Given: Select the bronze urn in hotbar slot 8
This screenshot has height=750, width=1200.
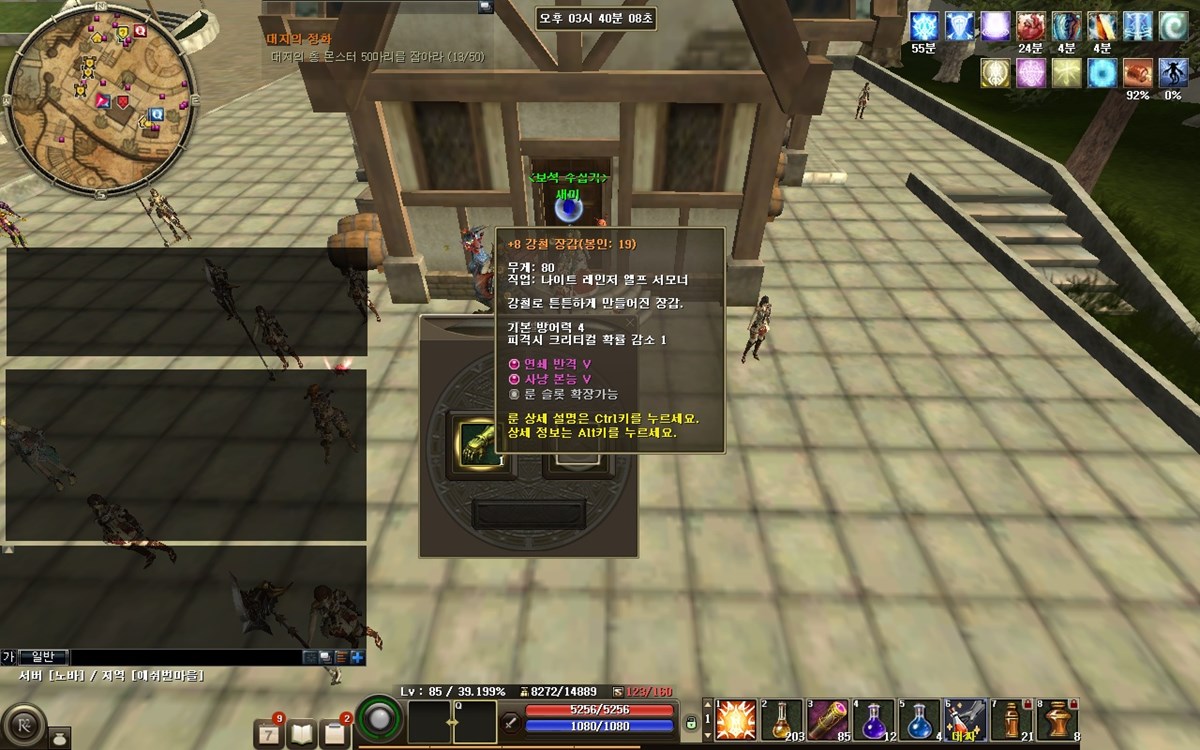Looking at the screenshot, I should pyautogui.click(x=1057, y=720).
